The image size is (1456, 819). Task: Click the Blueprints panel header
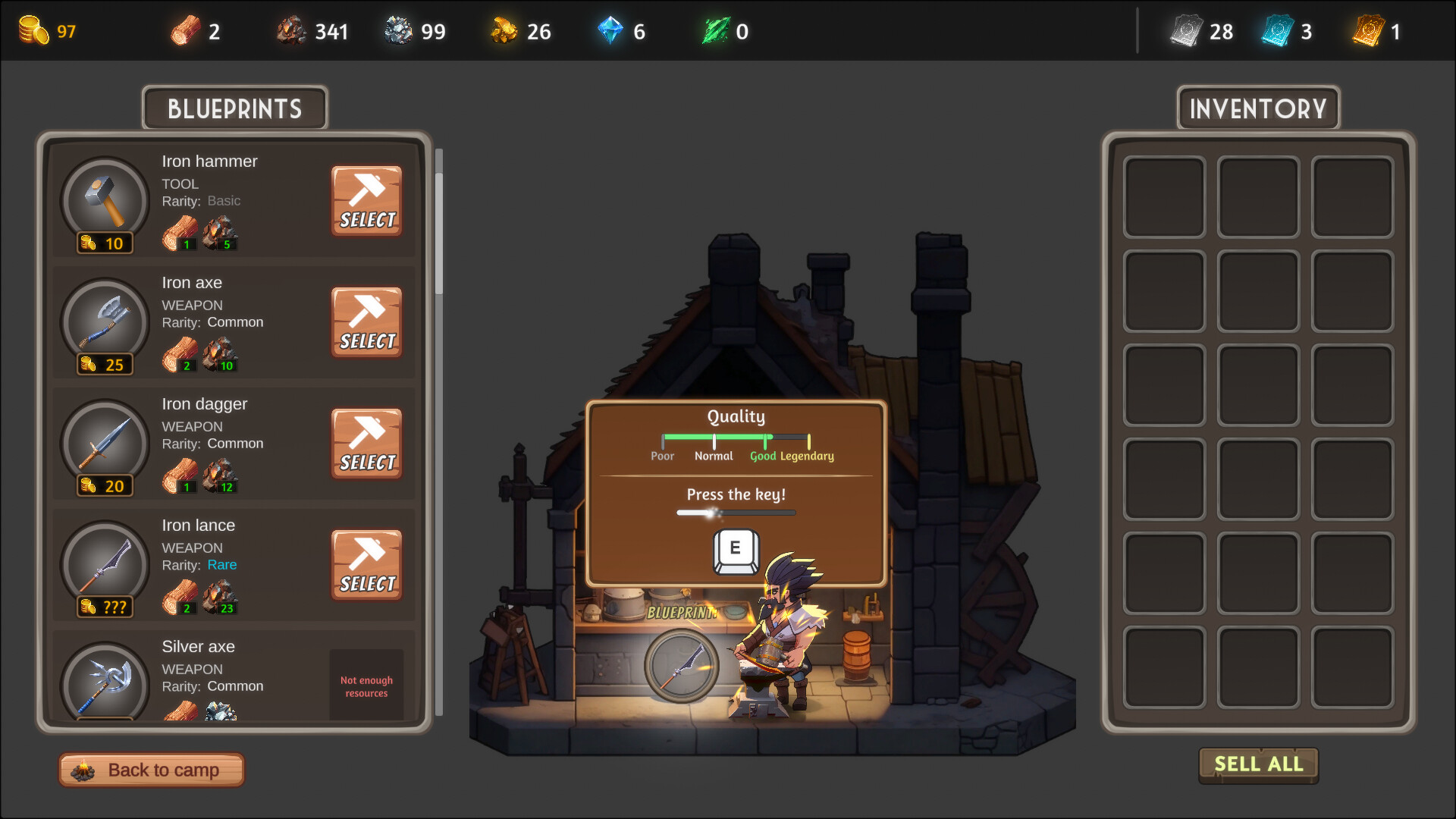pos(234,108)
